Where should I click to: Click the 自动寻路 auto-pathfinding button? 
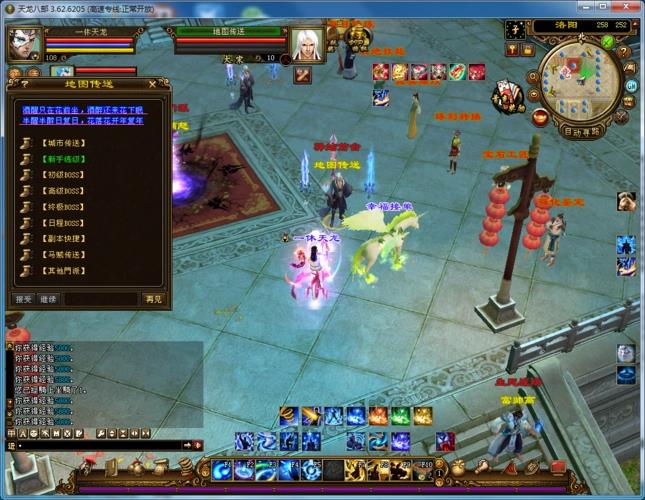tap(582, 131)
